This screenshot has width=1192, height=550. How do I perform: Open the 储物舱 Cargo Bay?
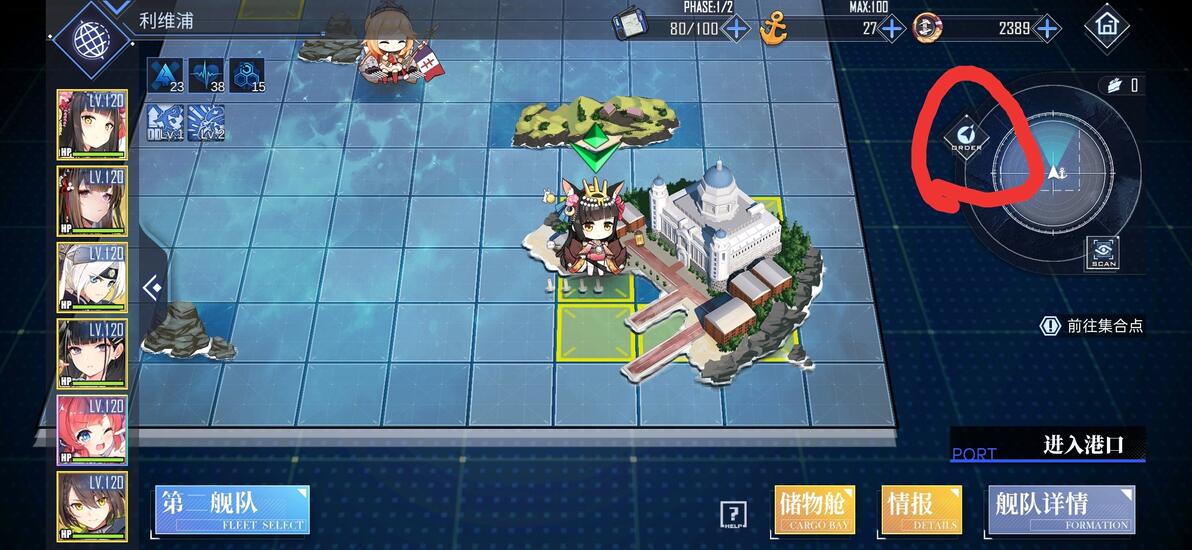coord(814,510)
